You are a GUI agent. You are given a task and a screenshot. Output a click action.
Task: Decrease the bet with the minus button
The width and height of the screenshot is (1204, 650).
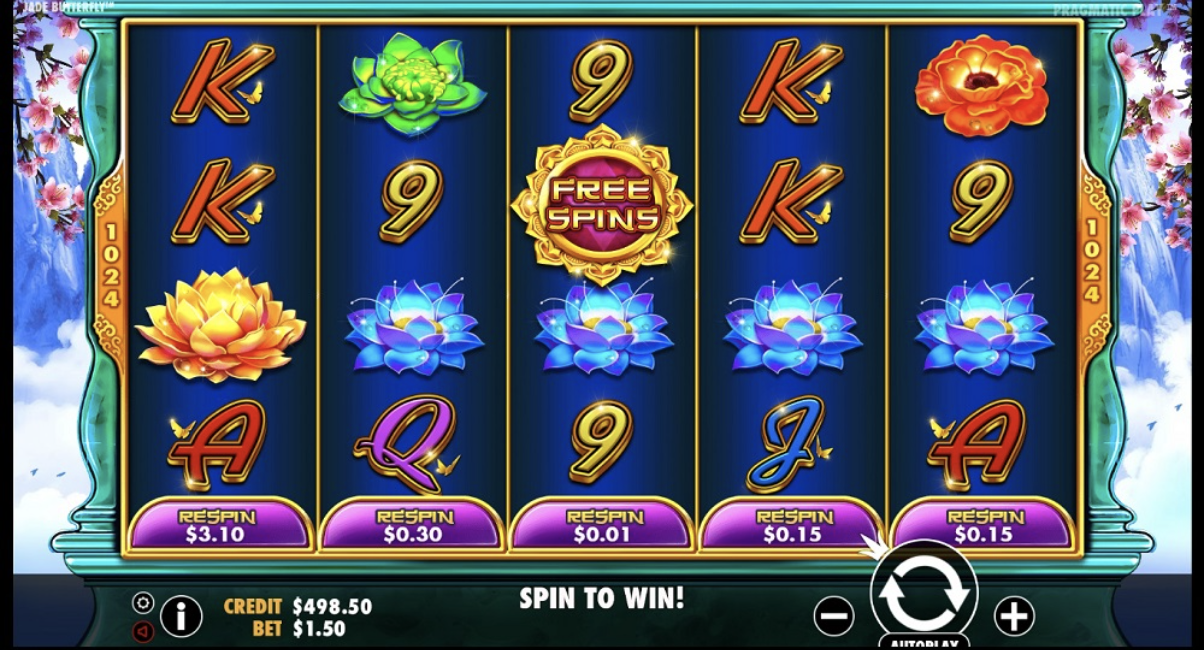(x=834, y=616)
